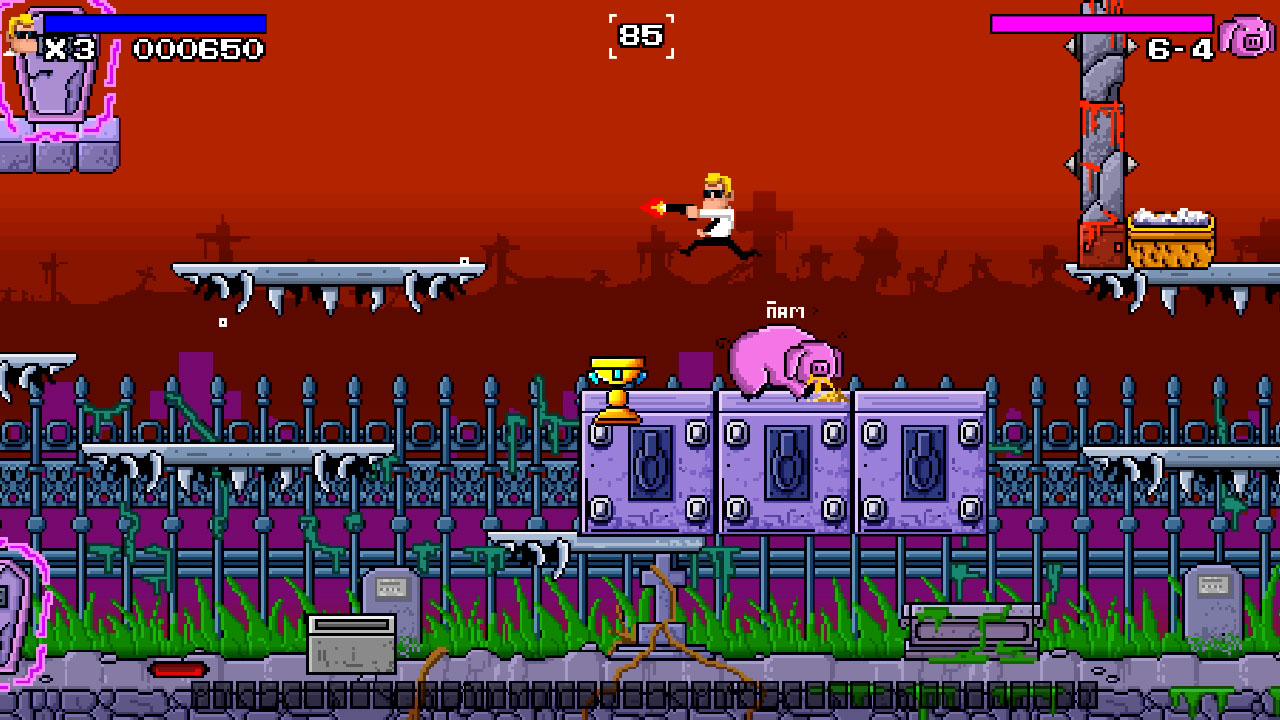Click the bracketed 85 counter at top
The width and height of the screenshot is (1280, 720).
click(641, 35)
